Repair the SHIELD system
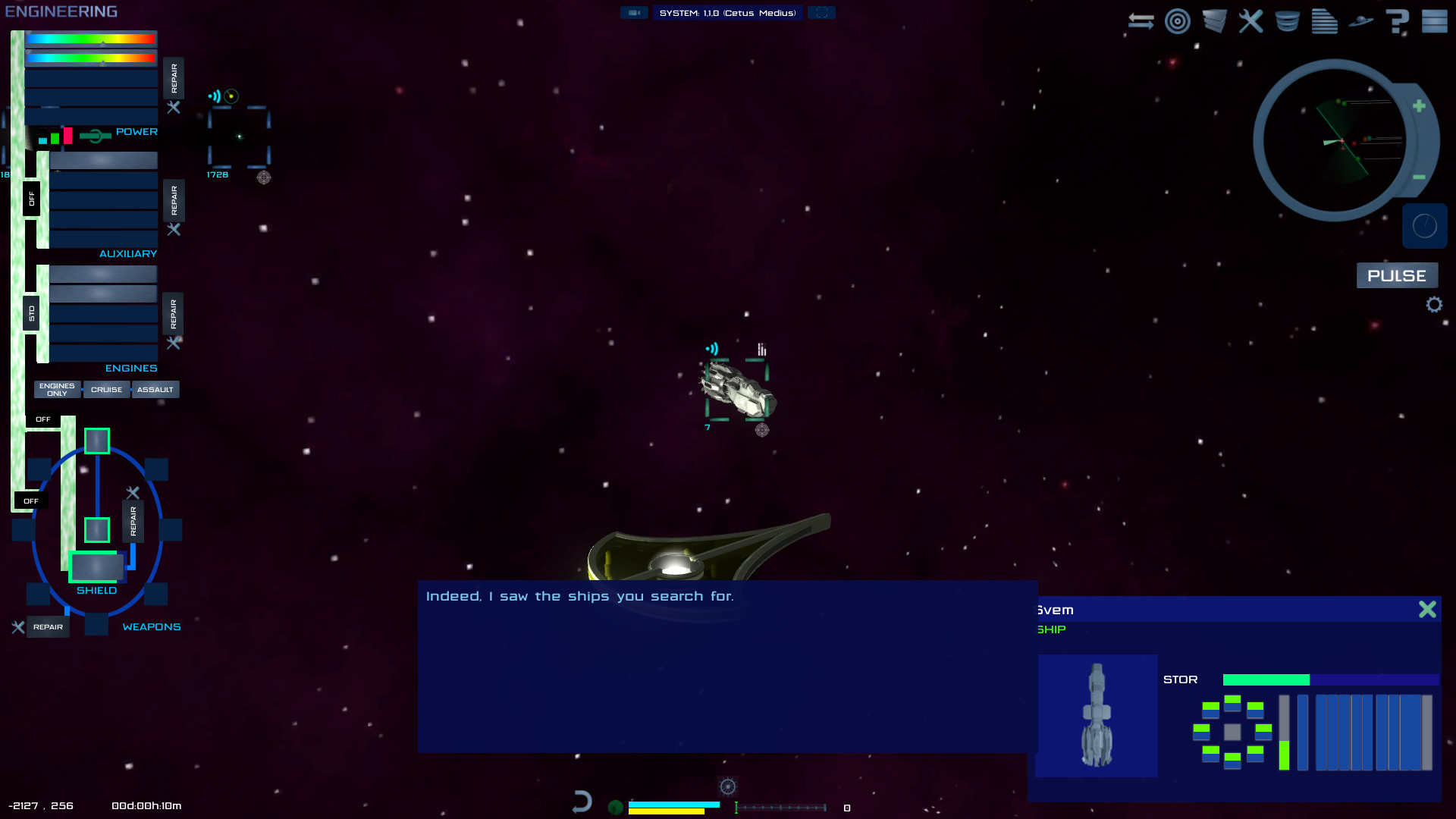 133,521
